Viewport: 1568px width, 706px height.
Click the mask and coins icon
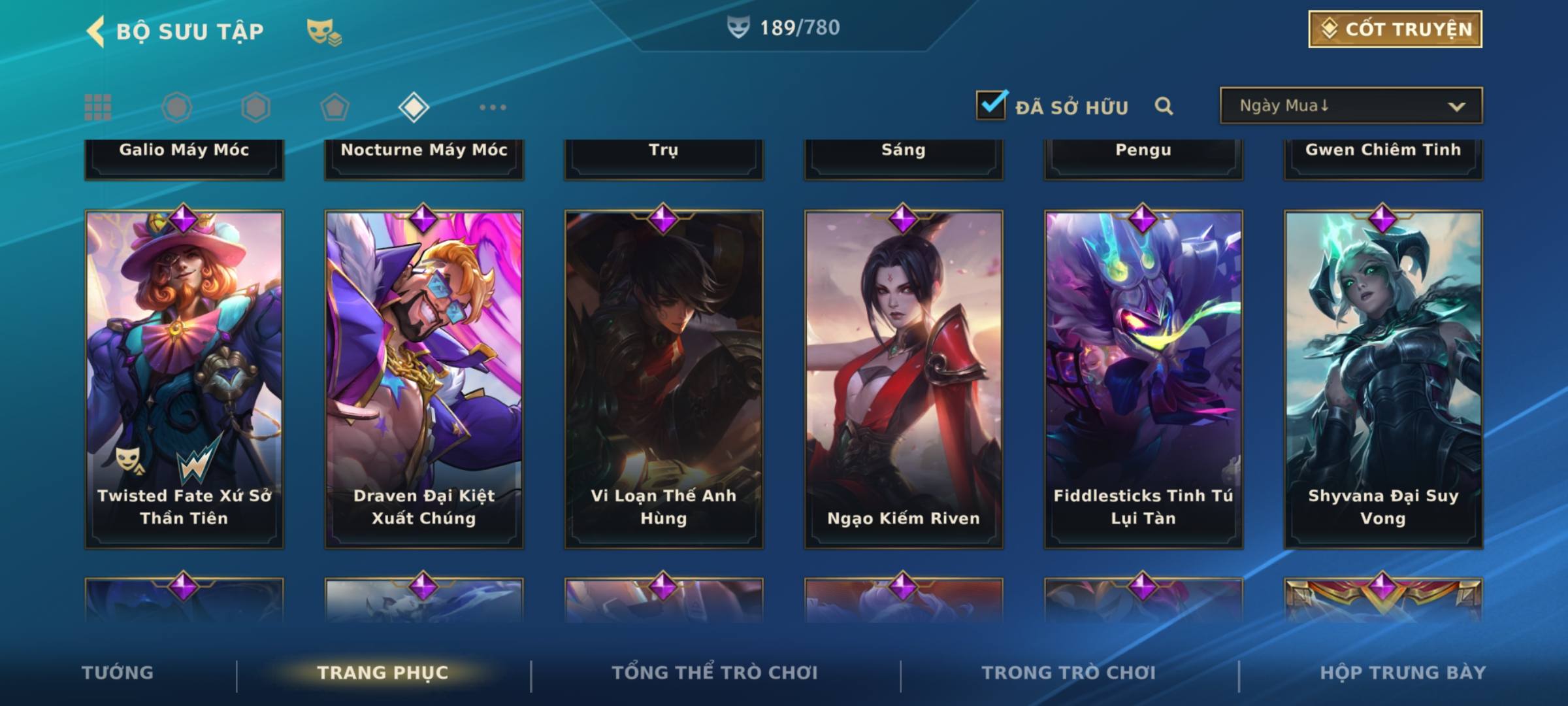click(324, 31)
